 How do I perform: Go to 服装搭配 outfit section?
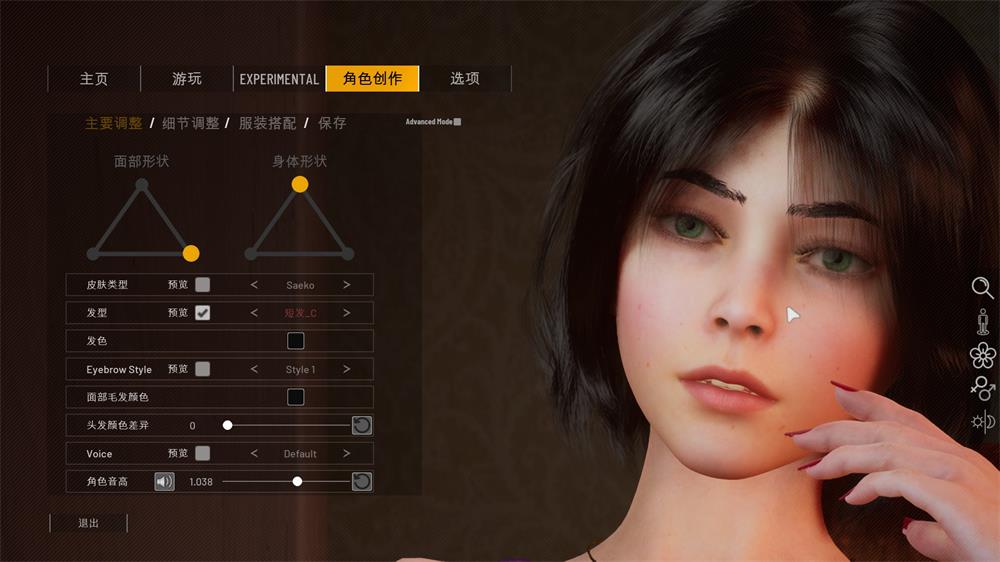click(x=267, y=123)
